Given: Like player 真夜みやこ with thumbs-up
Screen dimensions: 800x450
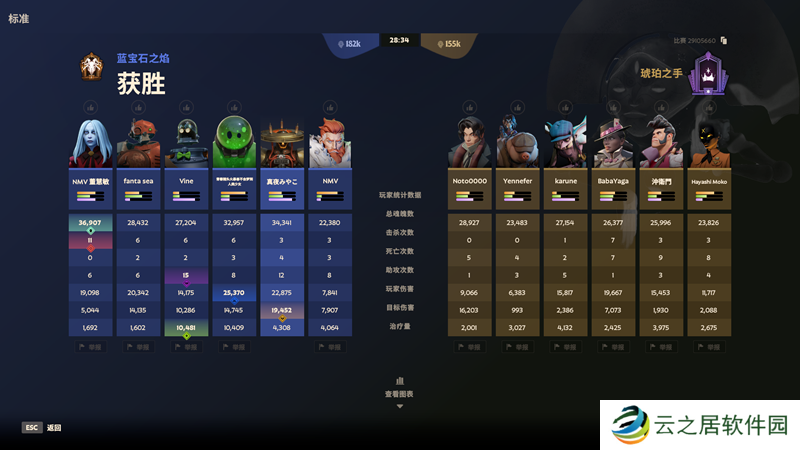Looking at the screenshot, I should pos(282,107).
